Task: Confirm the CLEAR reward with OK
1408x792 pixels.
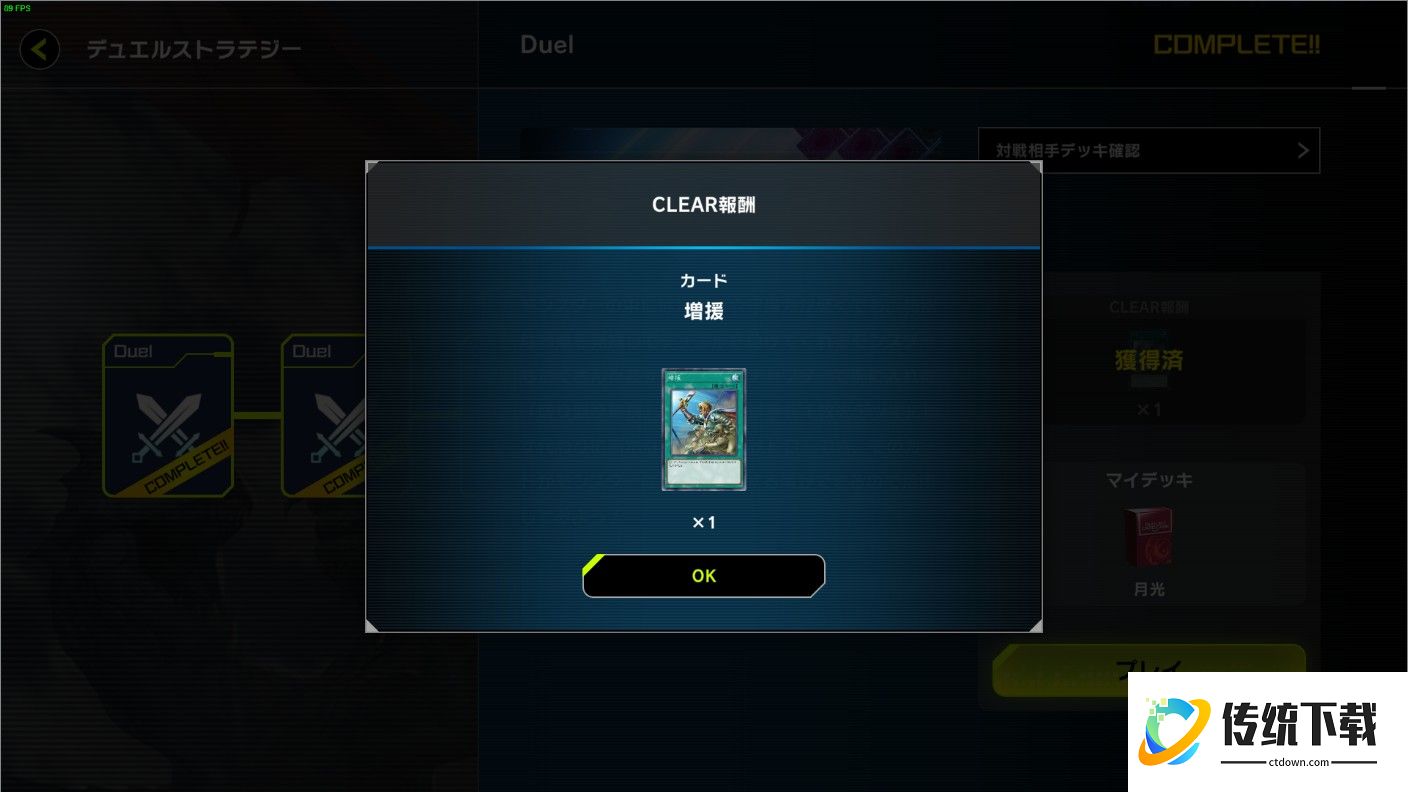Action: [704, 576]
